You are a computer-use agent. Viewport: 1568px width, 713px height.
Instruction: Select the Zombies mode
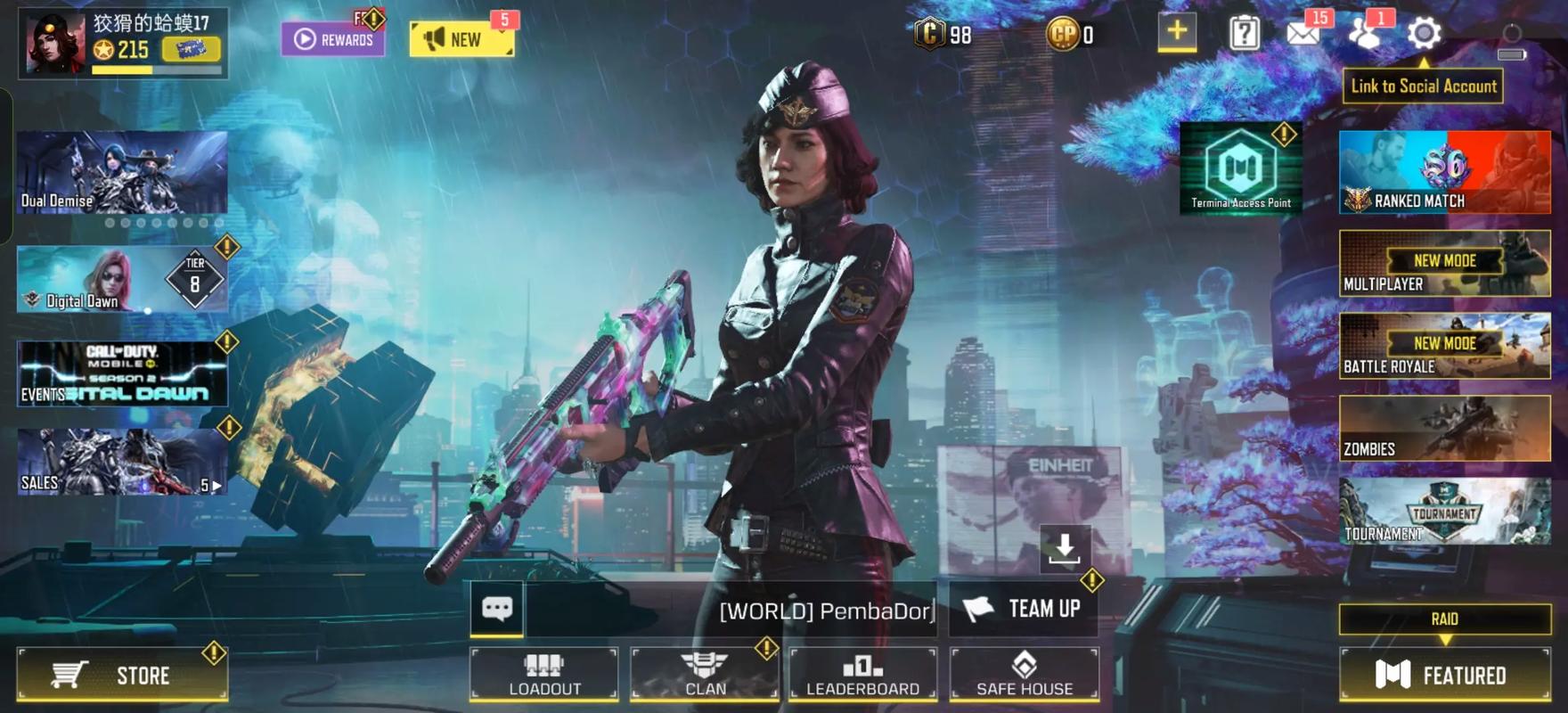pos(1444,429)
